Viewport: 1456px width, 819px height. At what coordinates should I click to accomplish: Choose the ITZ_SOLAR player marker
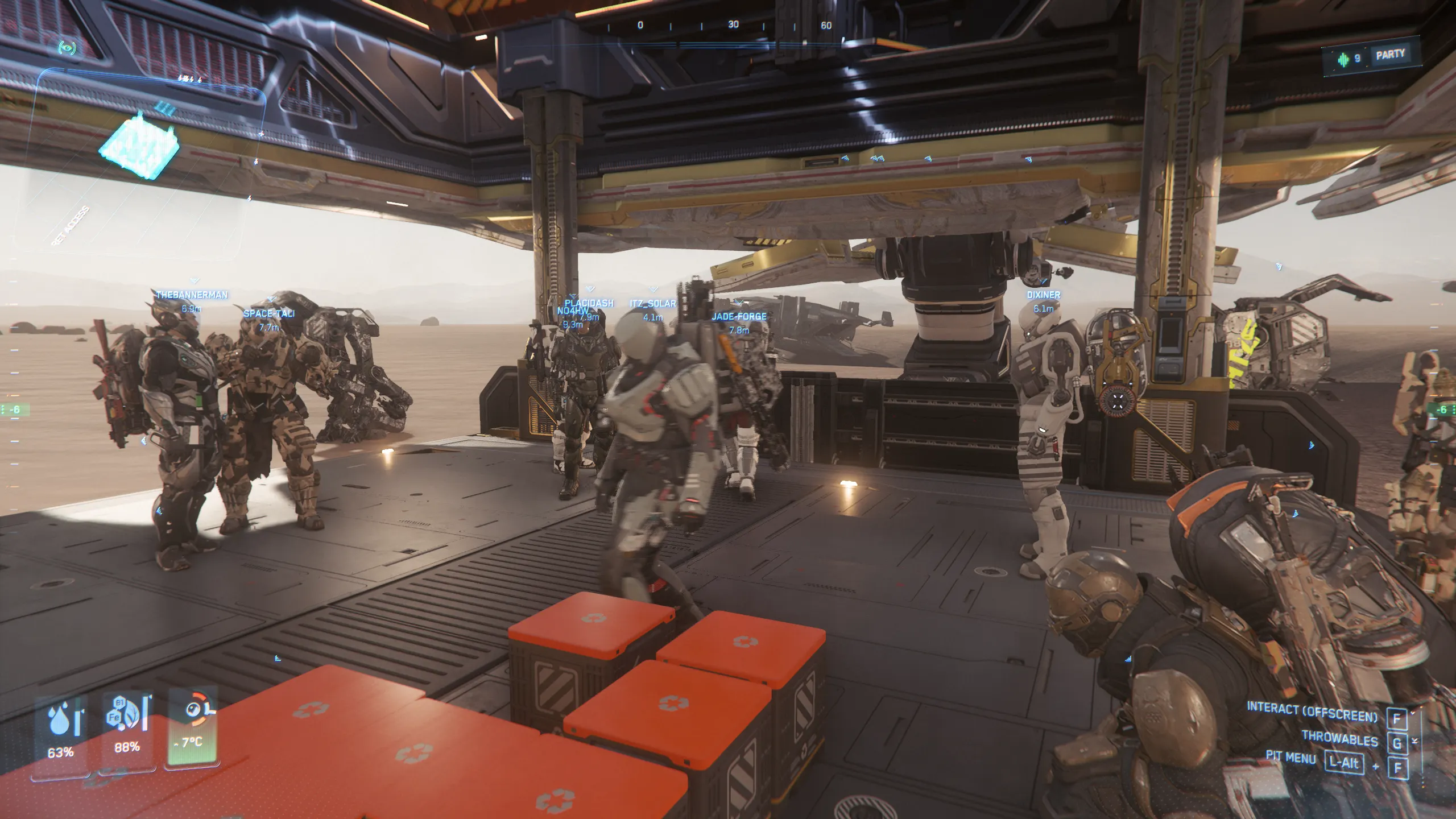click(x=653, y=304)
